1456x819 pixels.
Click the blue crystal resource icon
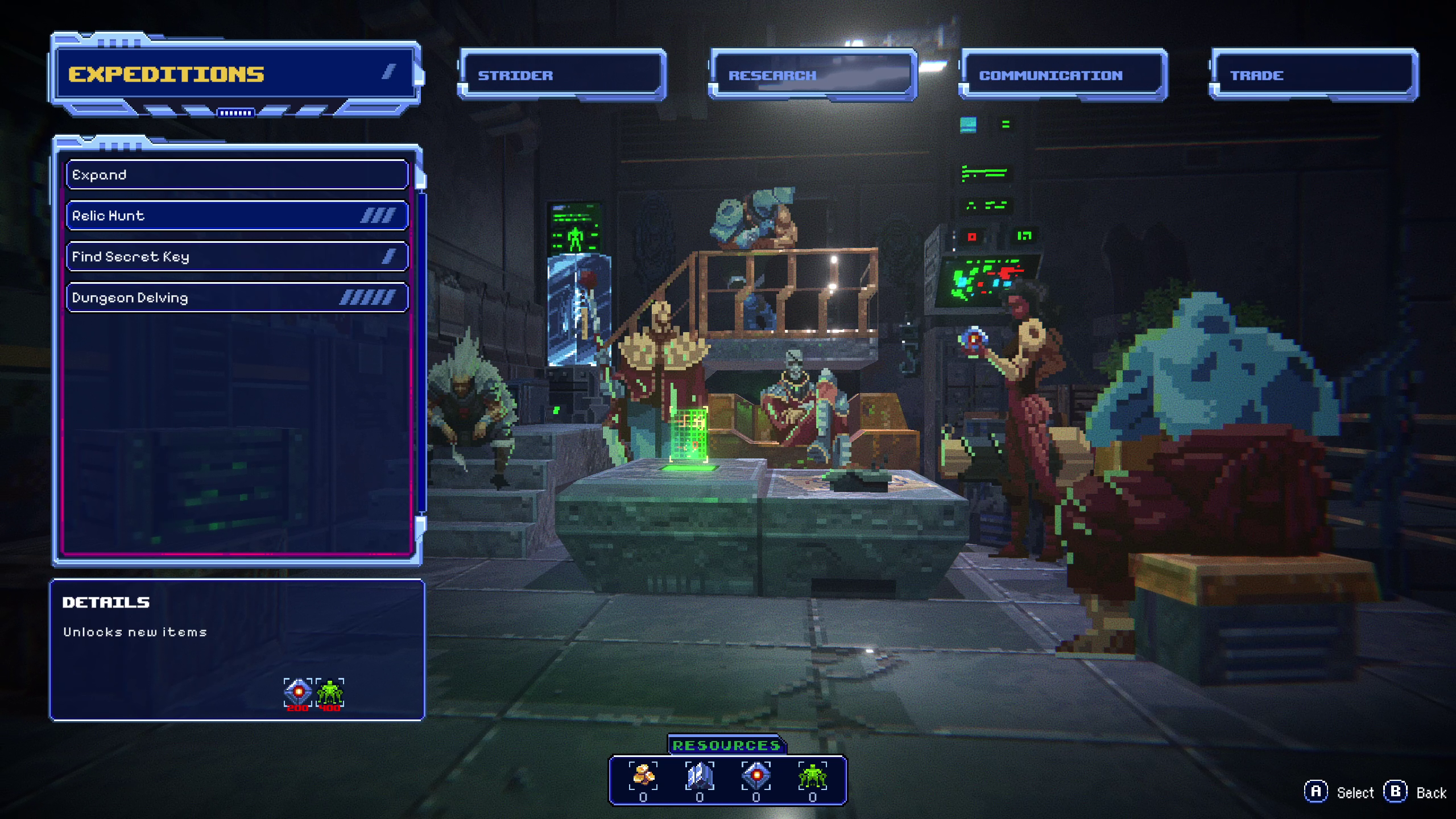pos(700,776)
